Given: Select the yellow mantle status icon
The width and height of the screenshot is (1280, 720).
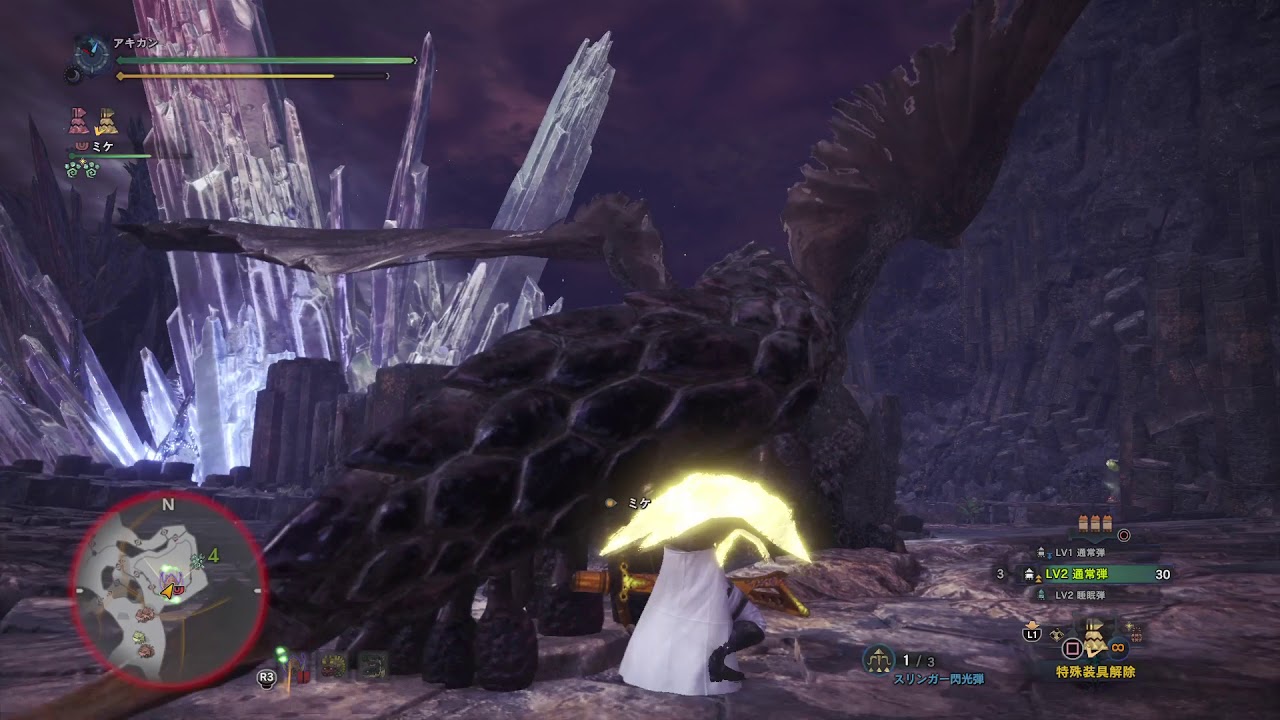Looking at the screenshot, I should (106, 123).
